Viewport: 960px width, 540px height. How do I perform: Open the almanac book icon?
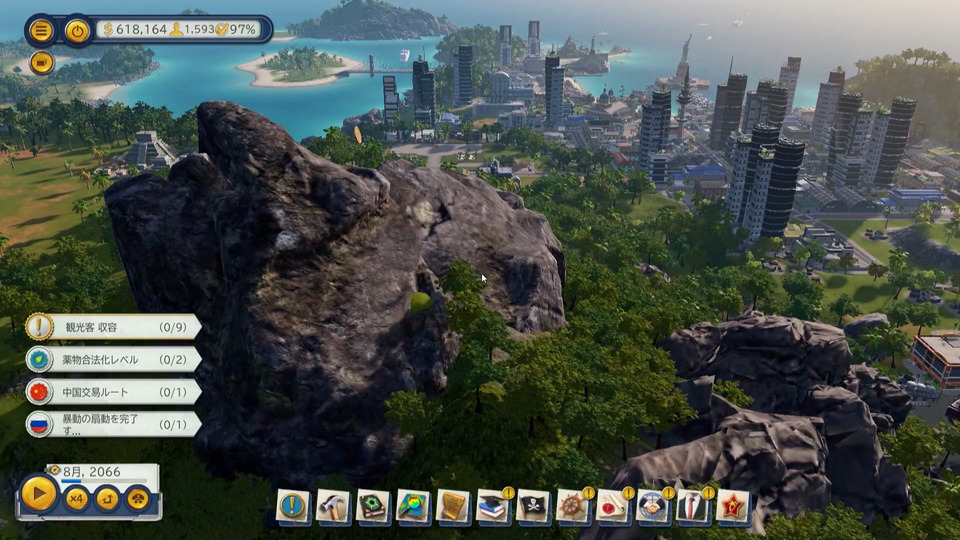coord(373,506)
